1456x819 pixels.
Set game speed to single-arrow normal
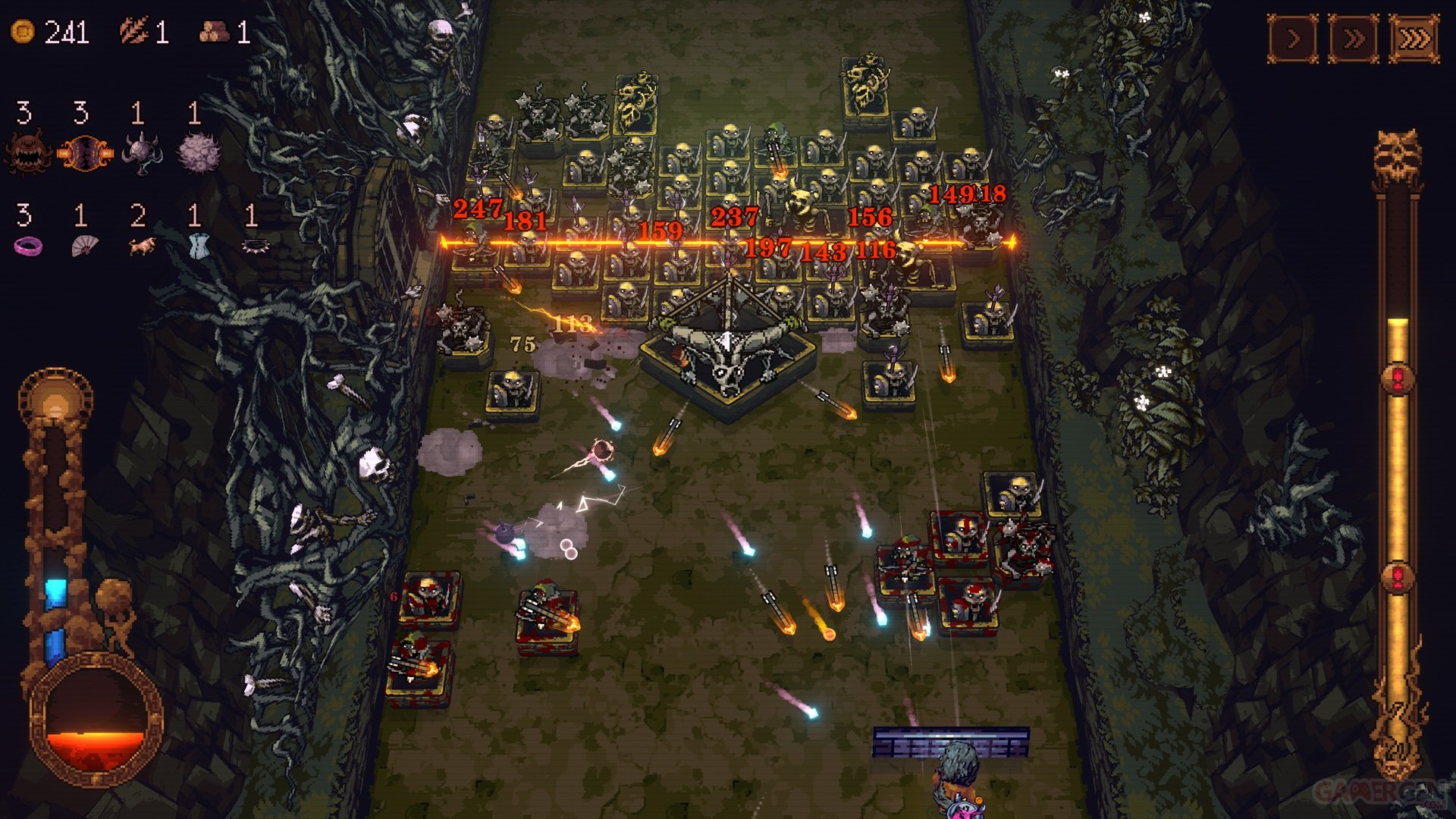click(1293, 38)
